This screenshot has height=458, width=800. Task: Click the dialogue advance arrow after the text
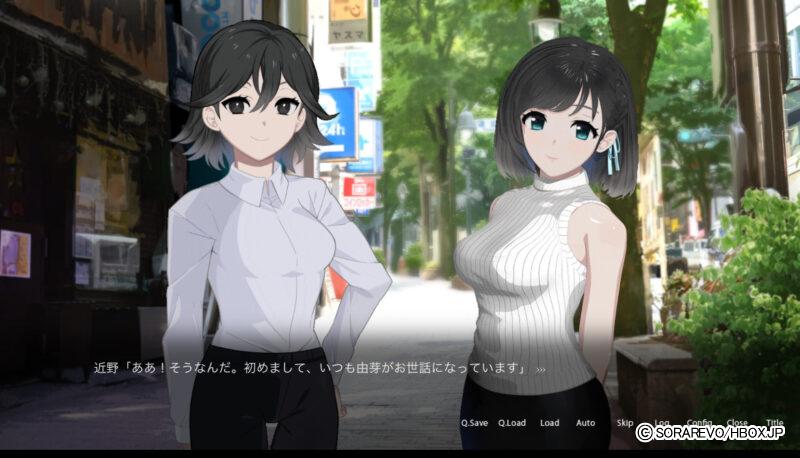click(x=541, y=369)
